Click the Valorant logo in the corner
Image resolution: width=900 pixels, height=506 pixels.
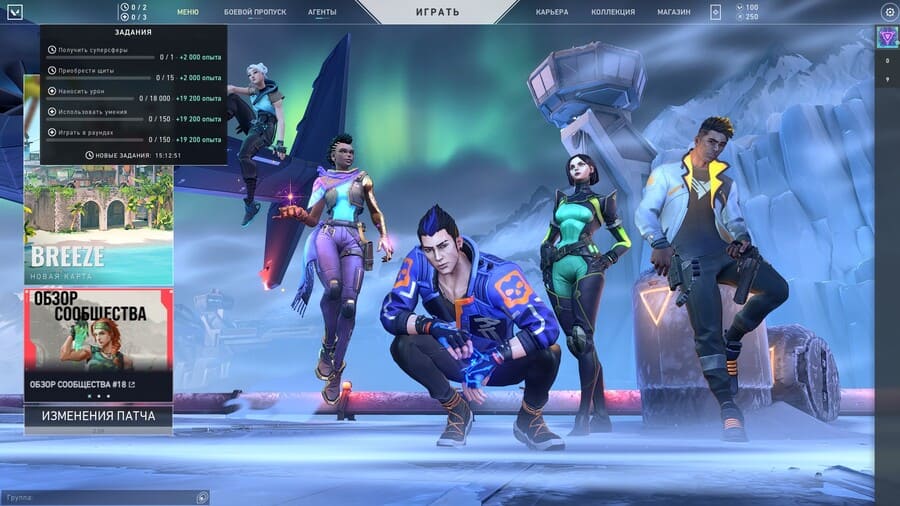coord(14,12)
